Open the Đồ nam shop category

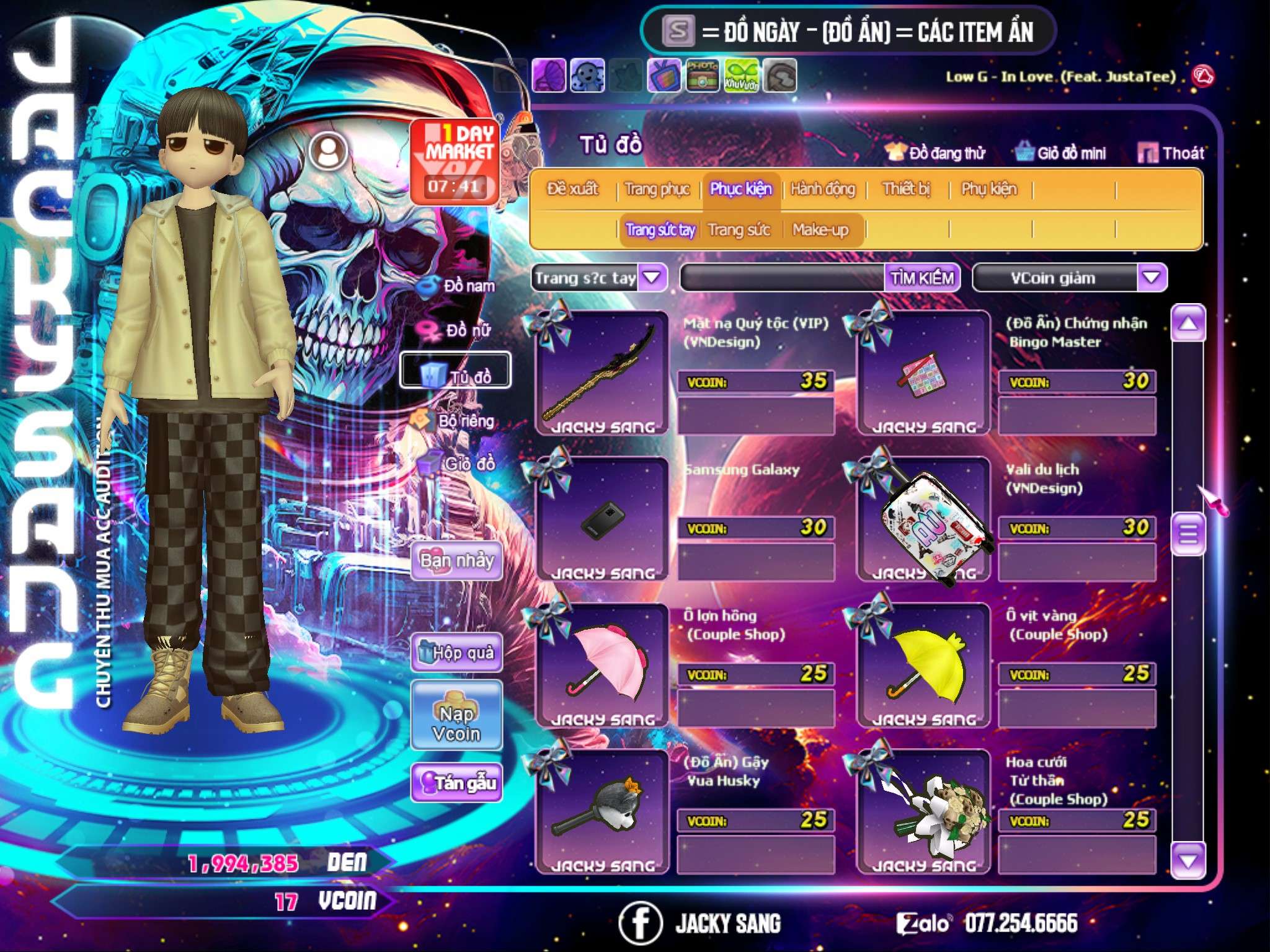point(458,286)
